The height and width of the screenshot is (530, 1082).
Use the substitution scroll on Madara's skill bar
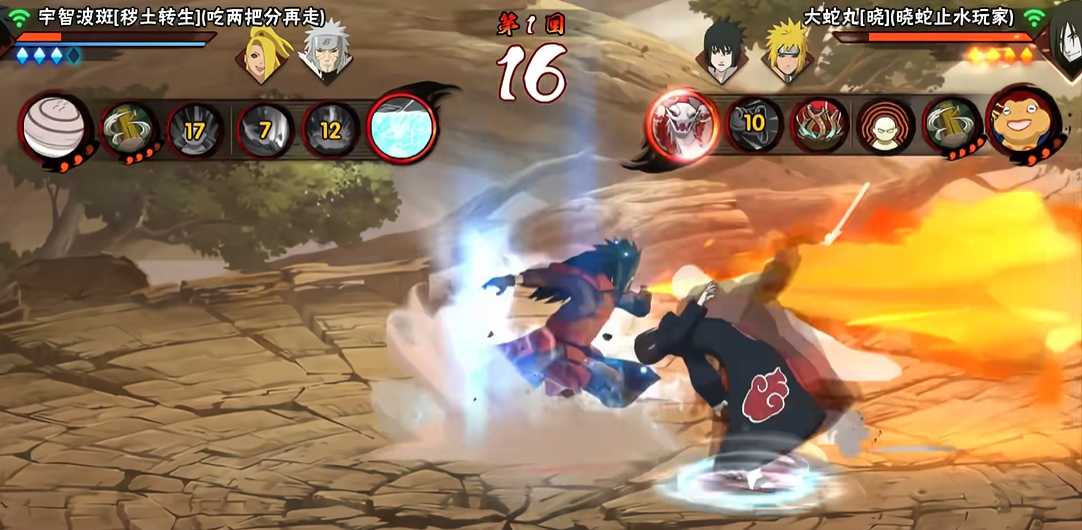130,128
